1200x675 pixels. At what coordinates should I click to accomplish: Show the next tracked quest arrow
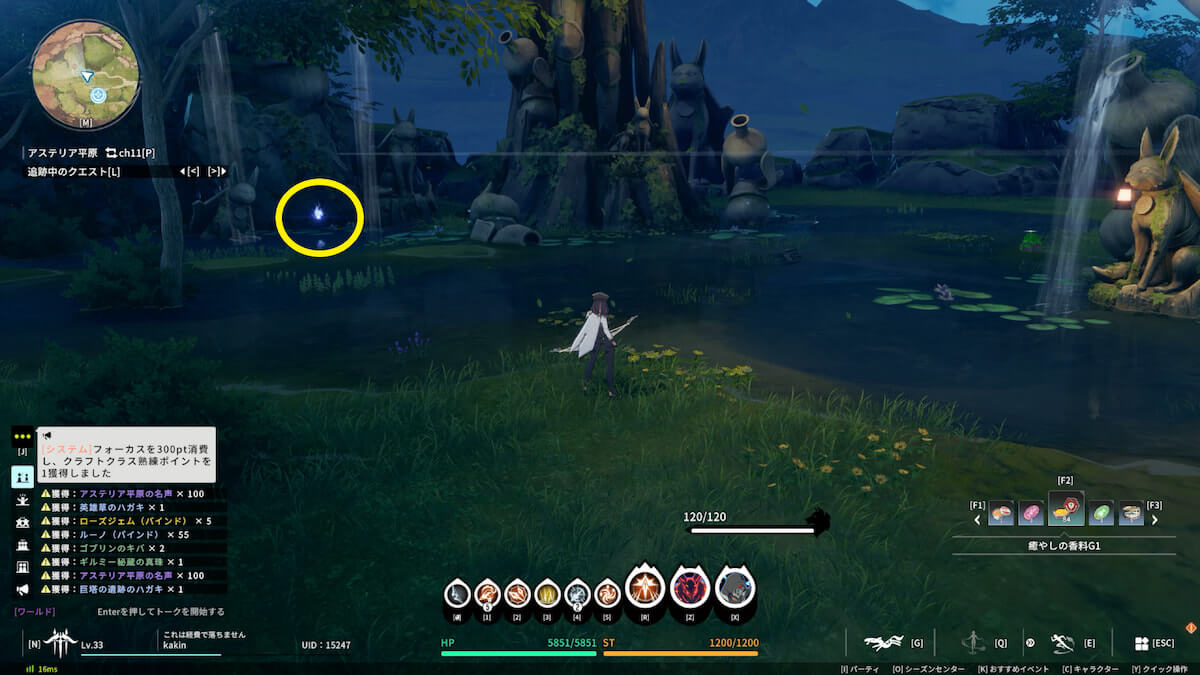pyautogui.click(x=216, y=172)
